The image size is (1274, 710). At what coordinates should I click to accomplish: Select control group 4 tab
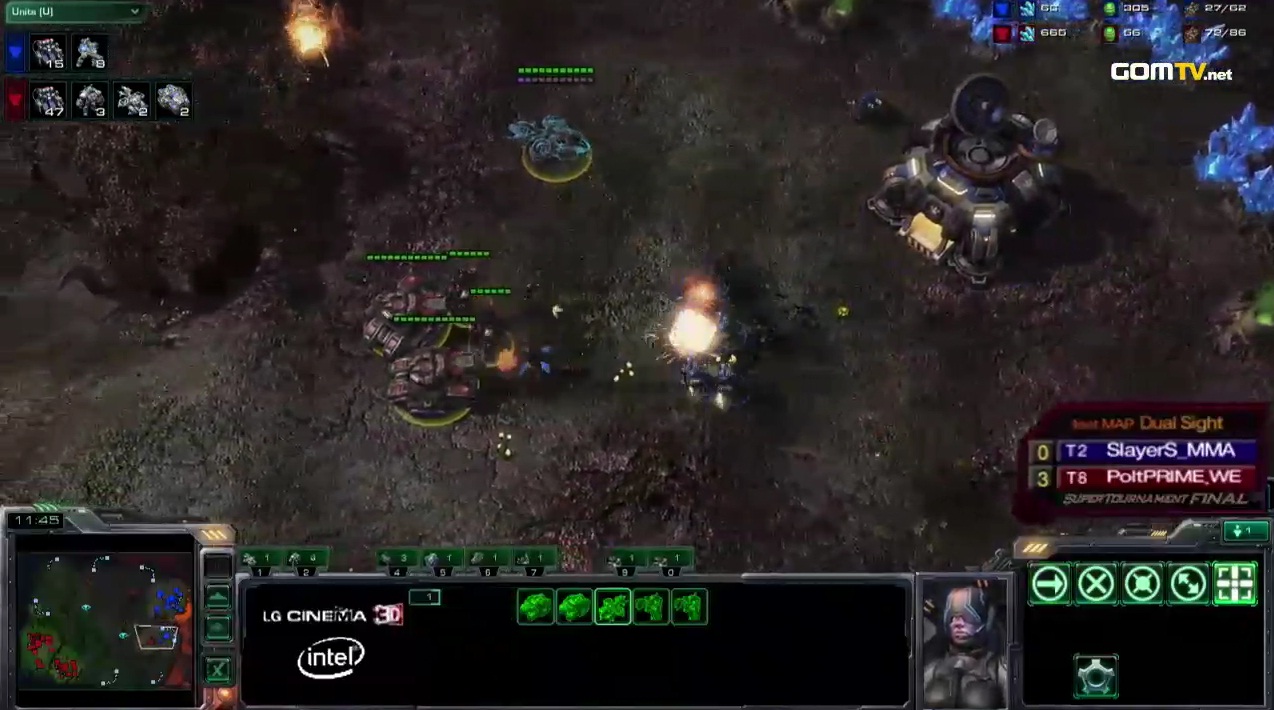397,562
